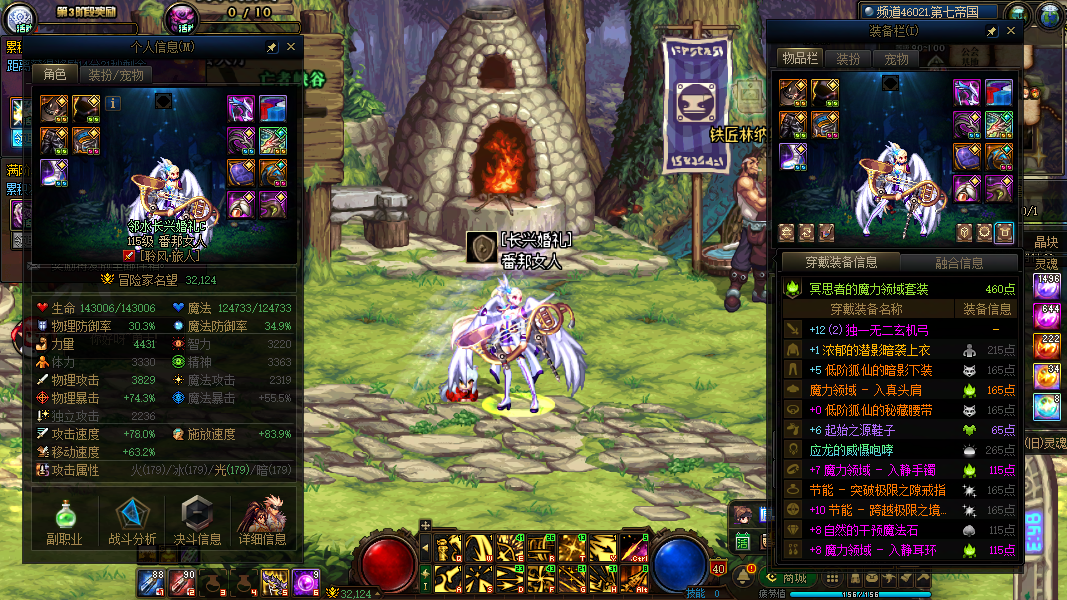Open the 详细信息 detailed info
1067x600 pixels.
click(x=262, y=524)
